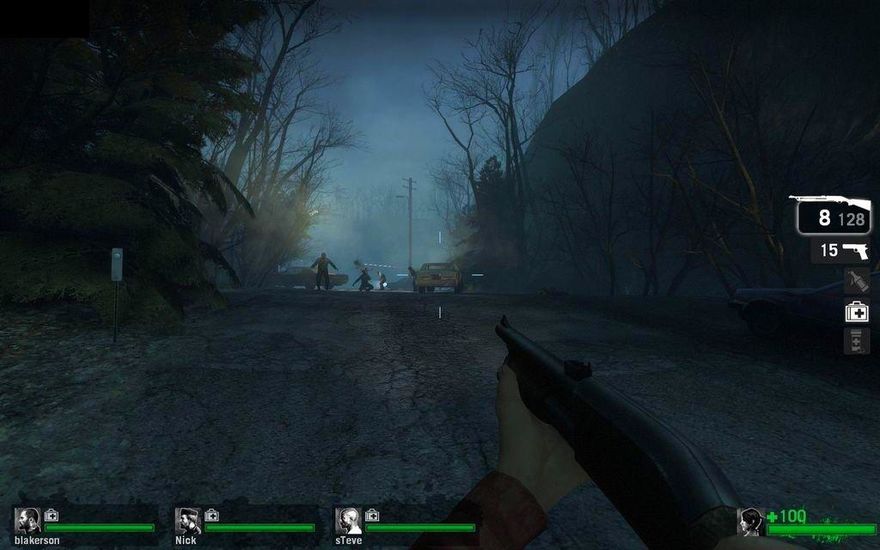This screenshot has width=880, height=550.
Task: Select the dimmed pills slot icon
Action: 856,341
